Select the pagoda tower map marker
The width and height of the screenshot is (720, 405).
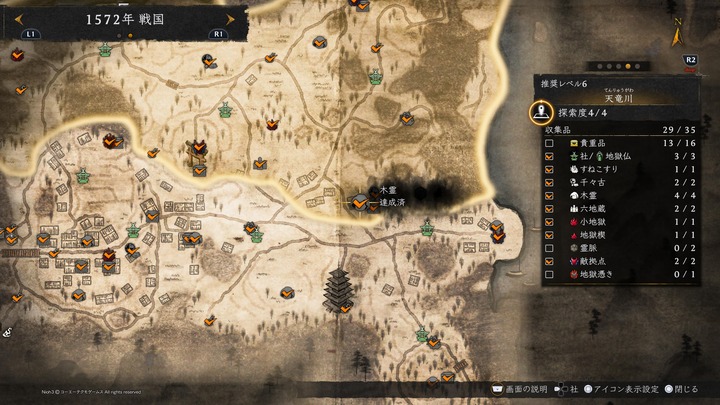tap(338, 288)
